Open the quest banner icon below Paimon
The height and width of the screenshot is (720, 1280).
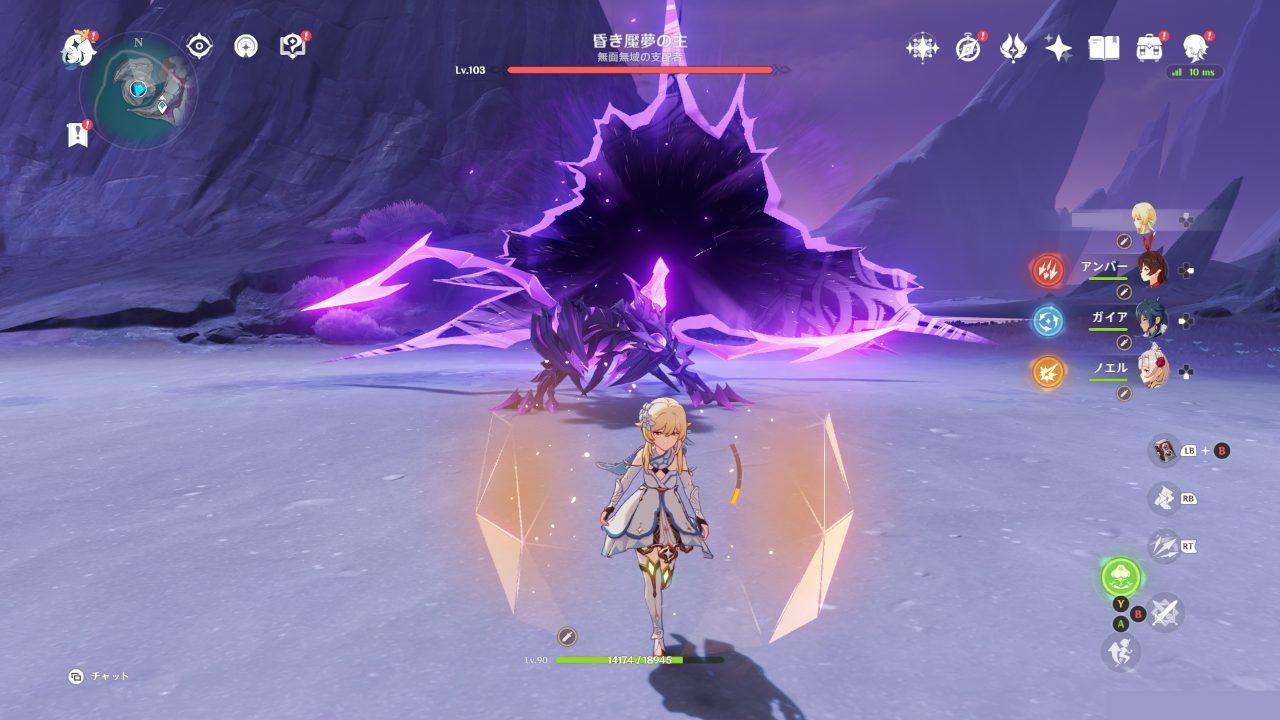click(x=78, y=134)
